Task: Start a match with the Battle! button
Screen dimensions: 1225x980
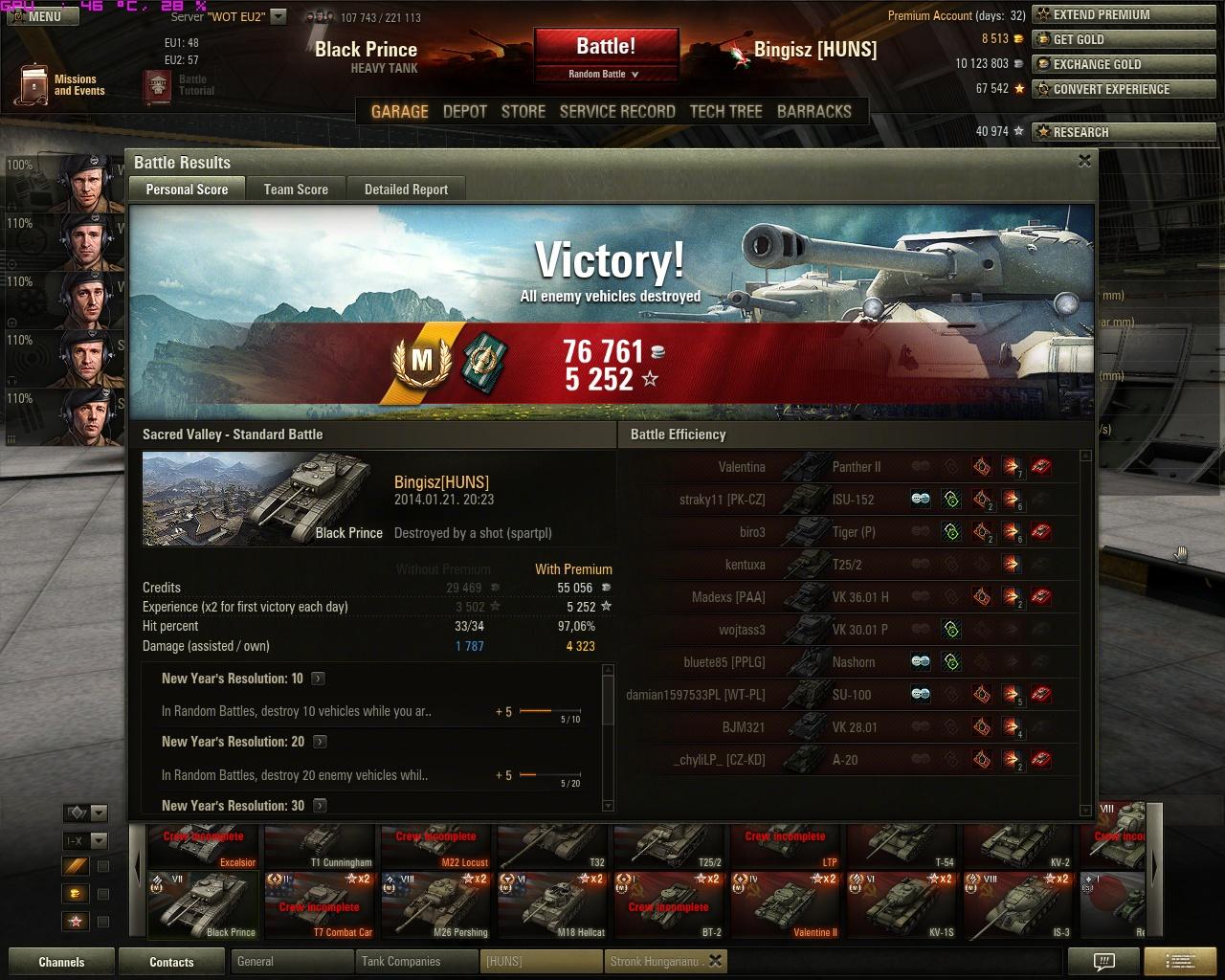Action: click(606, 46)
